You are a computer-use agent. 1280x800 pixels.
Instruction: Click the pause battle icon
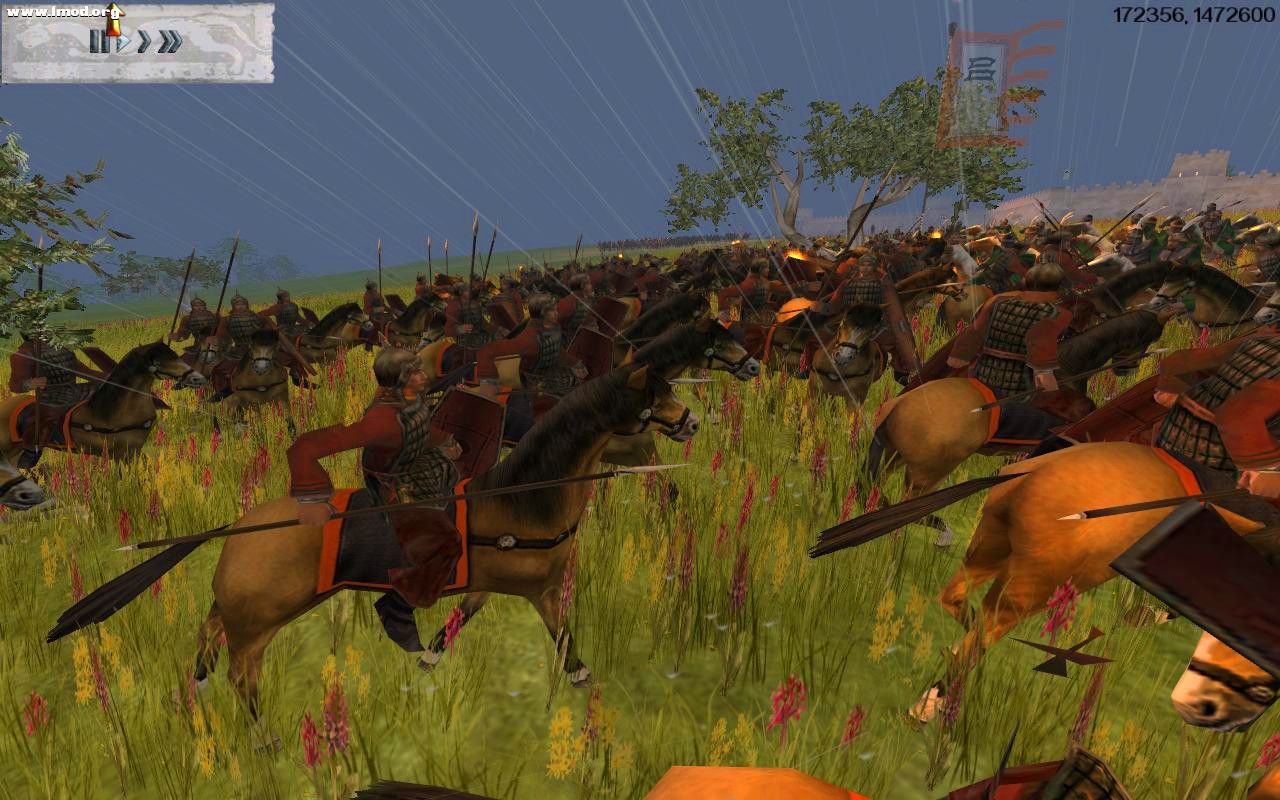pos(100,42)
